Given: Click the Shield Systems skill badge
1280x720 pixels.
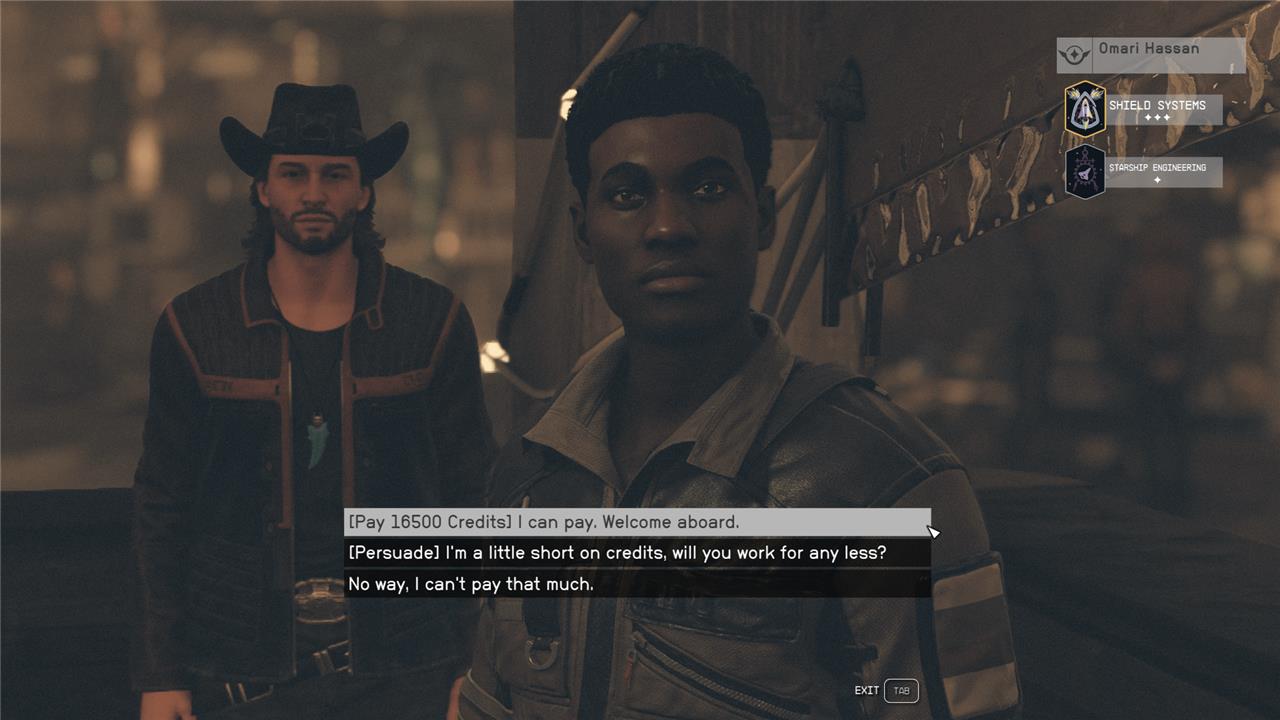Looking at the screenshot, I should (1085, 109).
